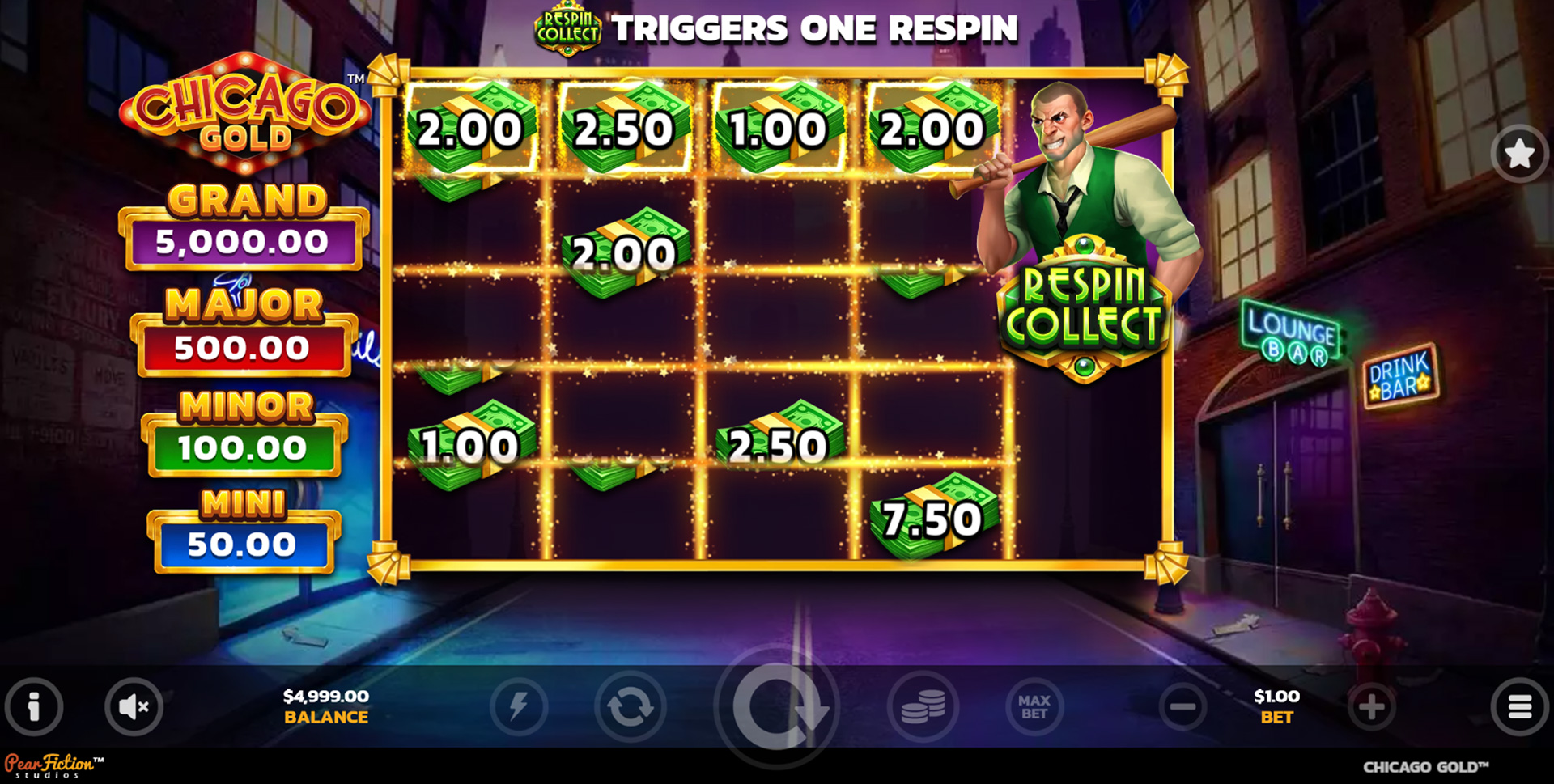Open the autoplay settings
Screen dimensions: 1554x784
click(630, 706)
